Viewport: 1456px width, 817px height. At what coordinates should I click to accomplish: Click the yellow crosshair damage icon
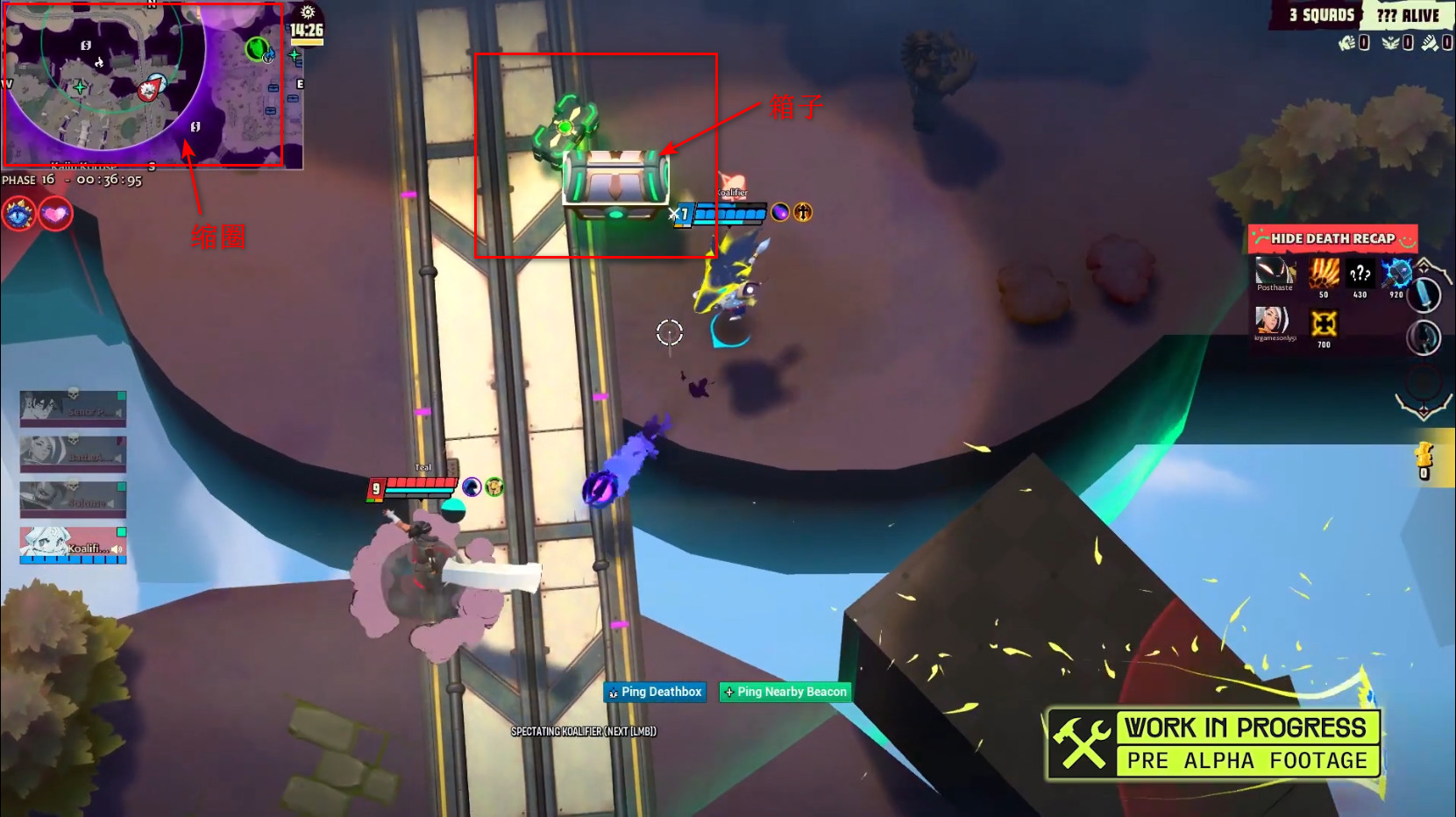tap(1324, 323)
